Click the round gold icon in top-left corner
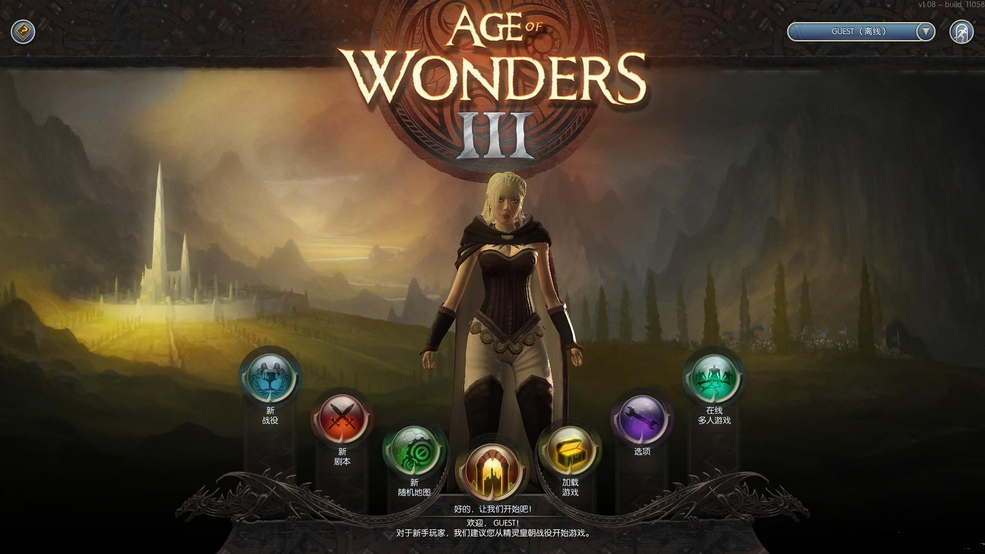 [23, 32]
